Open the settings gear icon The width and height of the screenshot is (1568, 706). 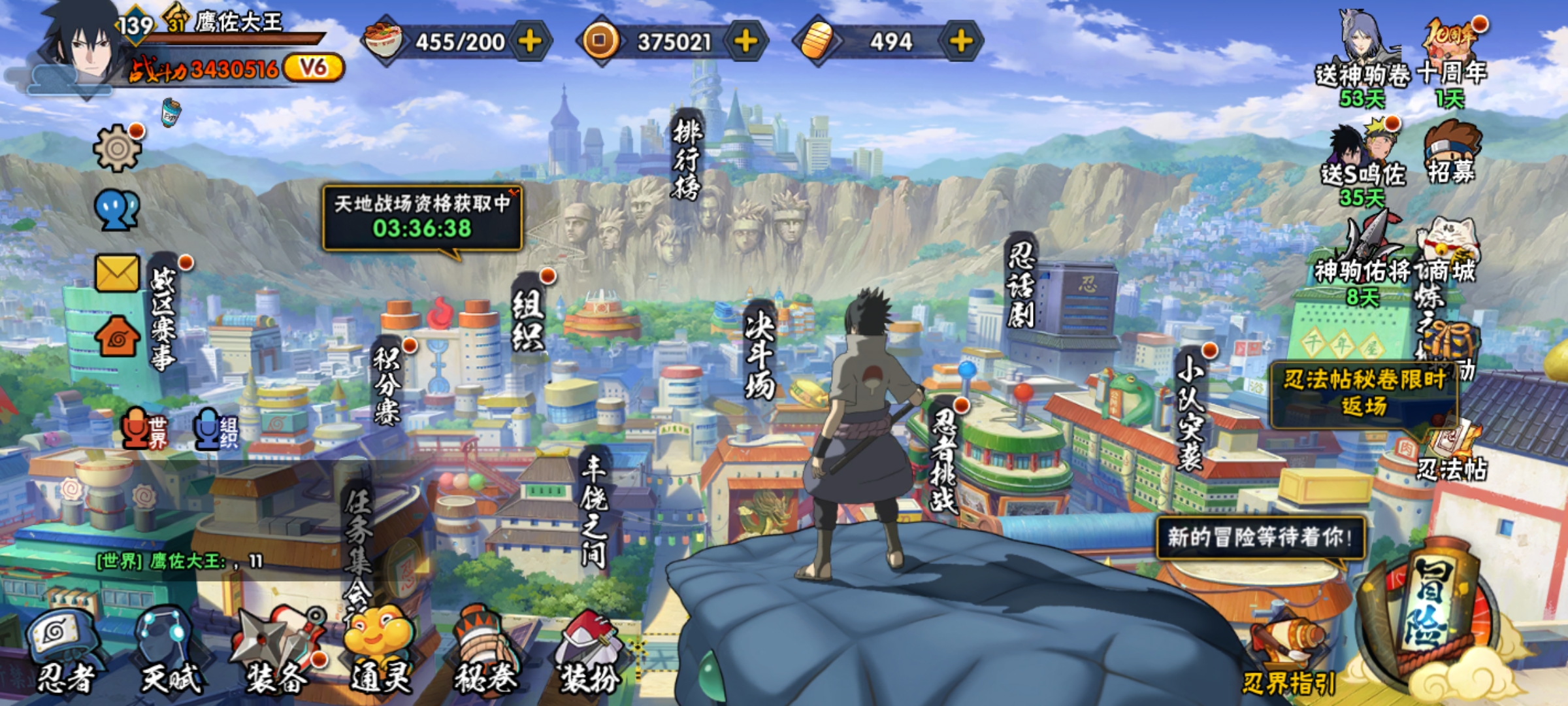[118, 148]
